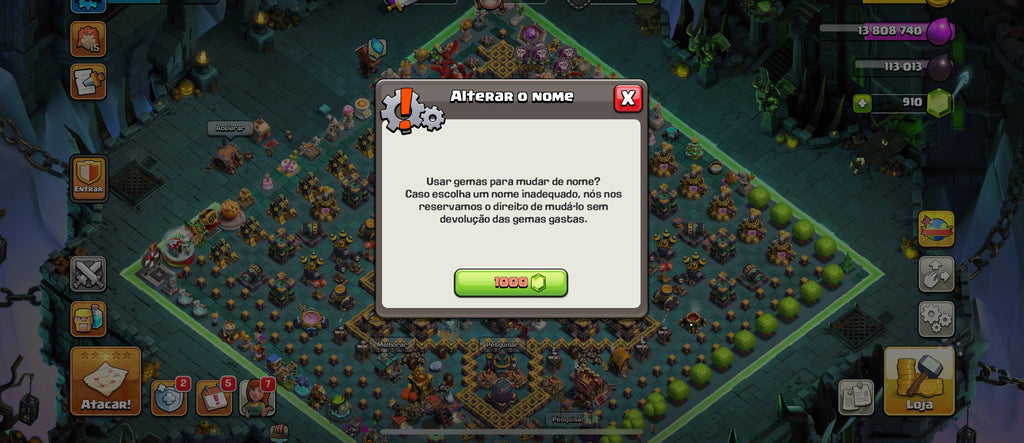Screen dimensions: 1024x443
Task: Open the globe with ribbon icon
Action: point(936,228)
